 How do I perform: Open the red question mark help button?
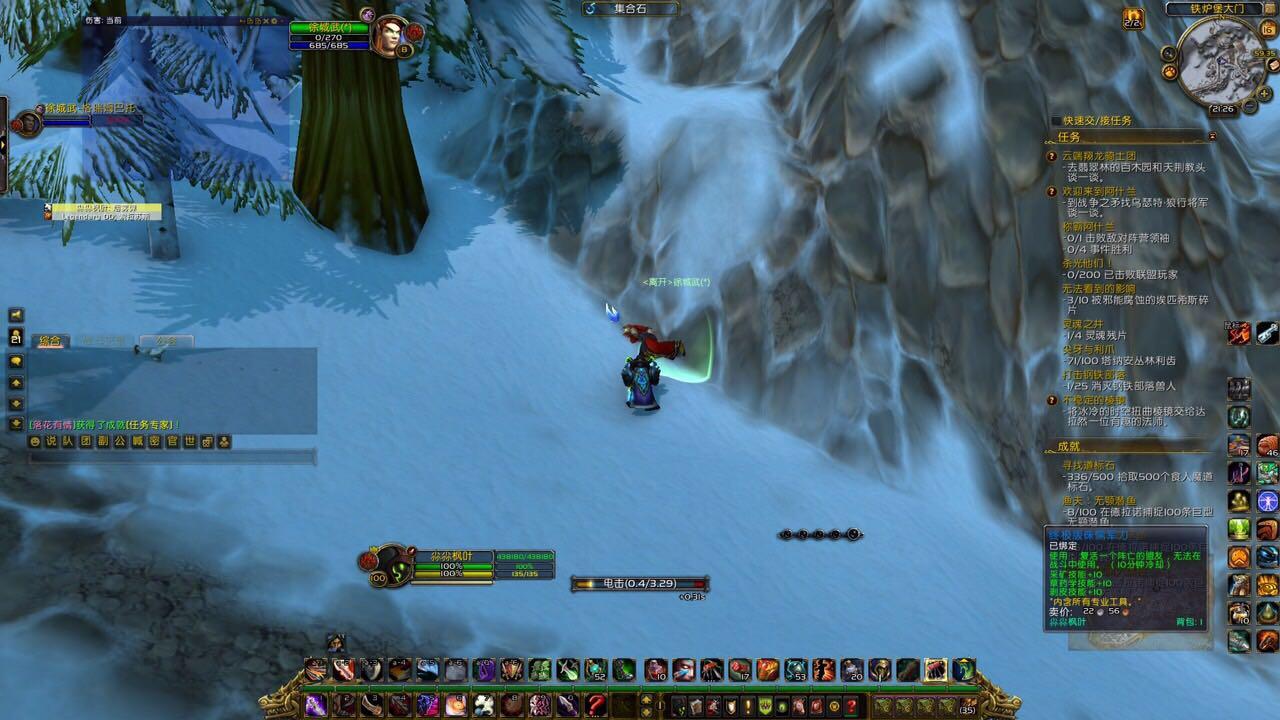pyautogui.click(x=851, y=706)
